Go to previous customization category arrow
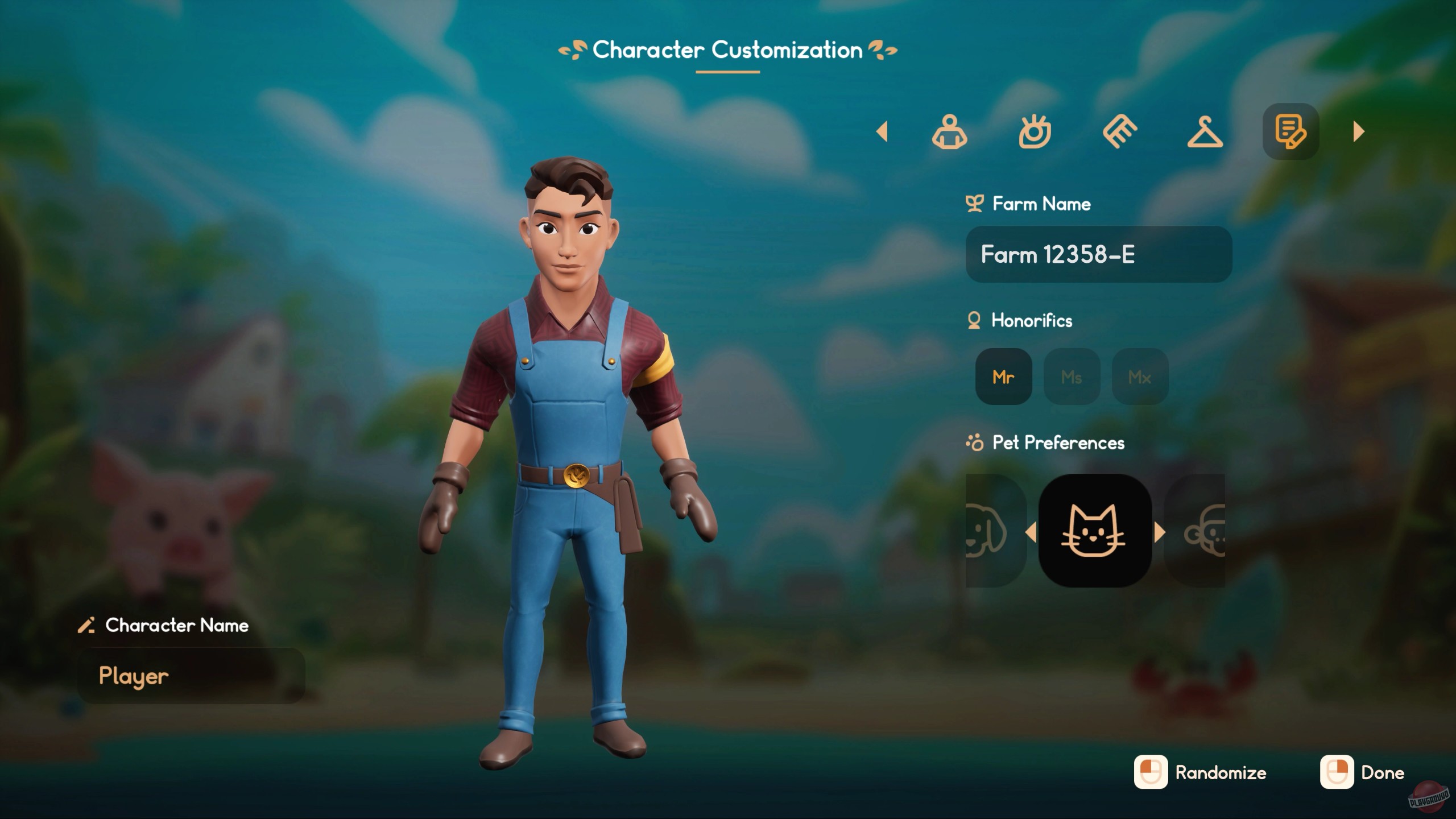 (x=882, y=132)
